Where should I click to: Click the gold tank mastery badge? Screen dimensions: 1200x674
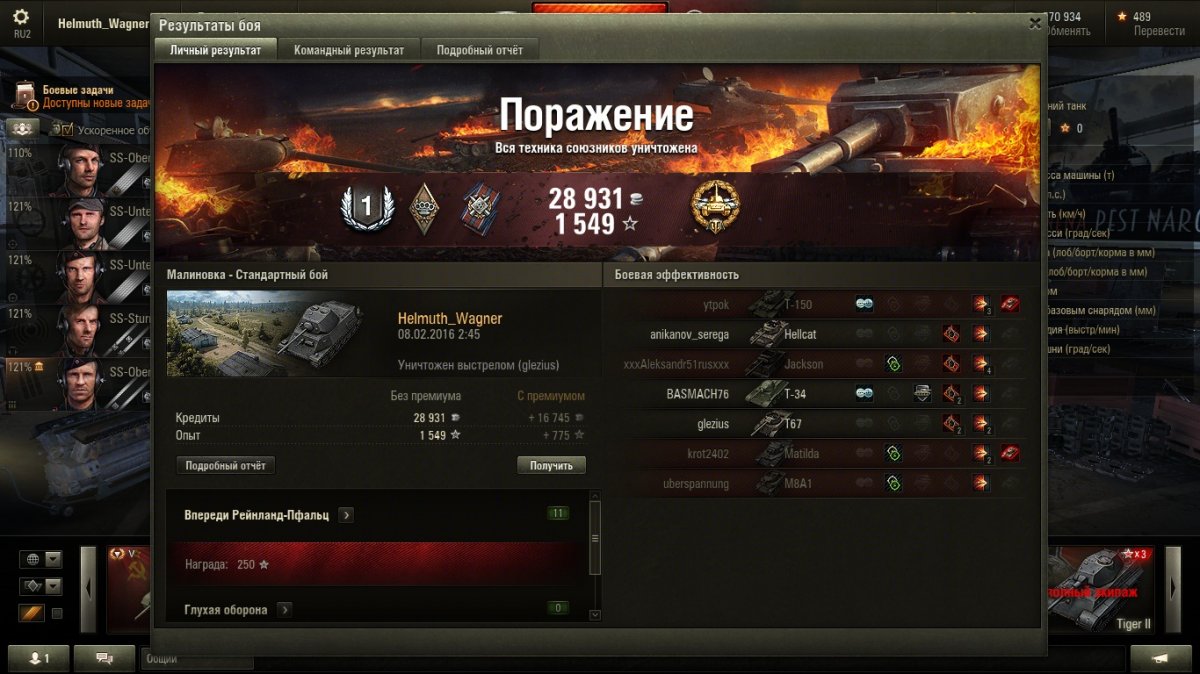tap(716, 209)
